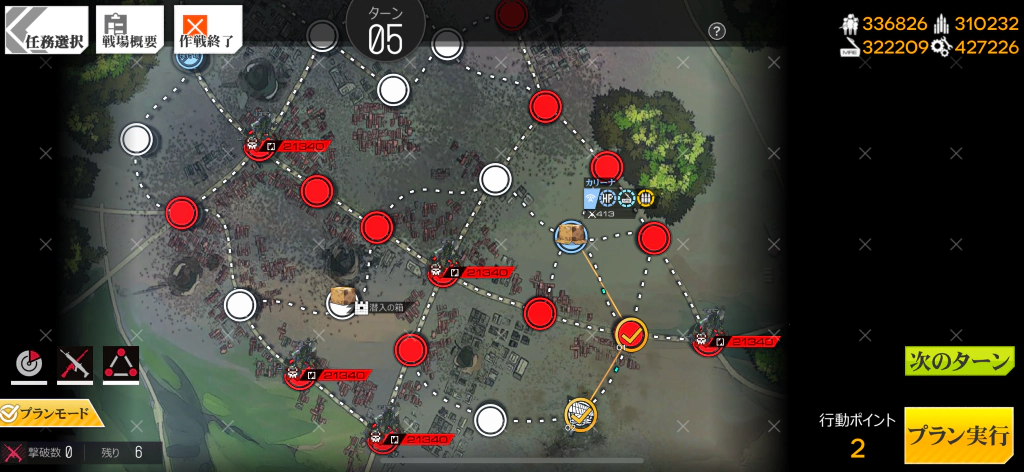Open the 戦場概要 battlefield overview
Screen dimensions: 1024x472
130,30
